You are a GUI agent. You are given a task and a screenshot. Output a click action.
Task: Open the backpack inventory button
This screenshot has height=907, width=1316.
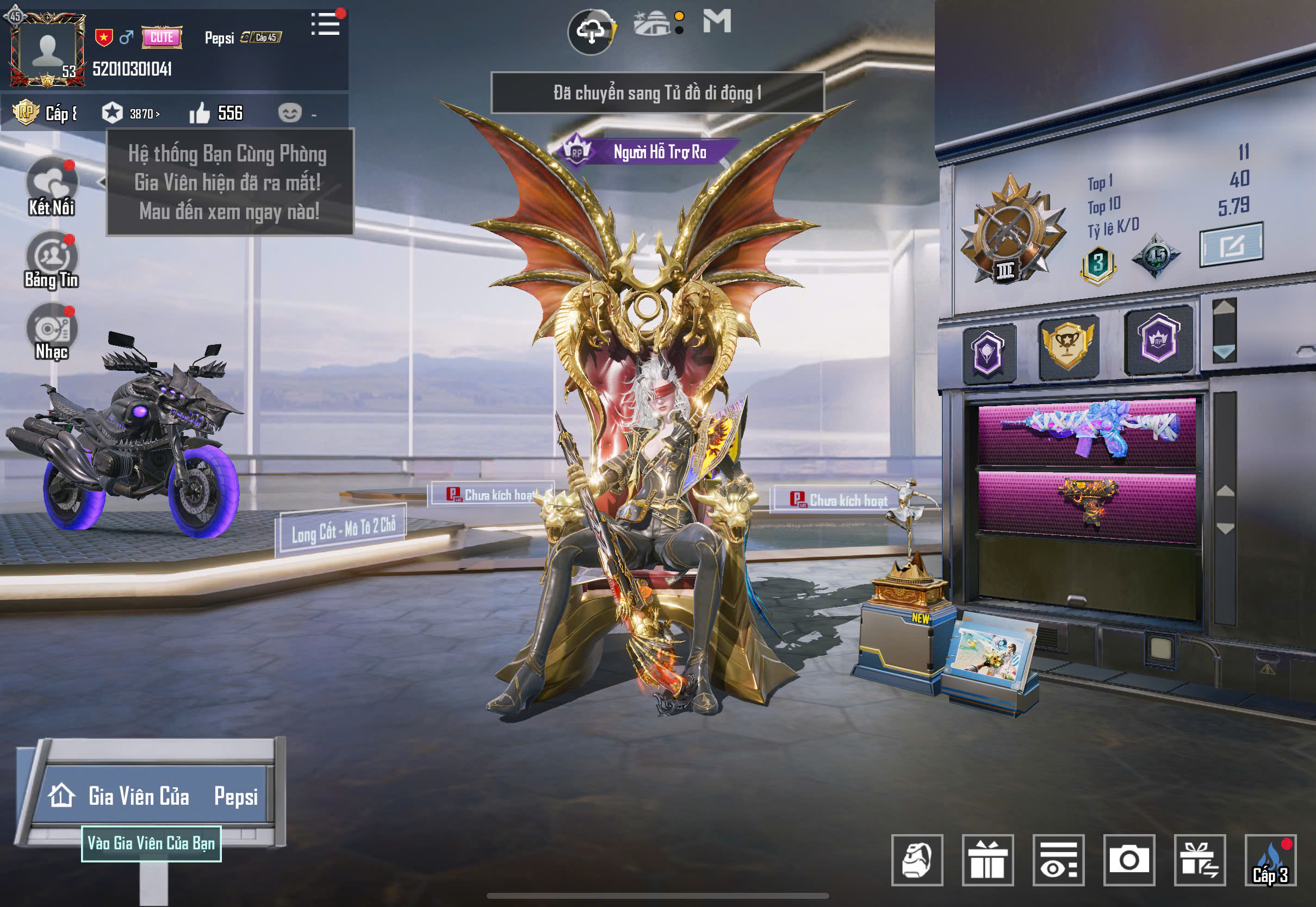click(916, 860)
